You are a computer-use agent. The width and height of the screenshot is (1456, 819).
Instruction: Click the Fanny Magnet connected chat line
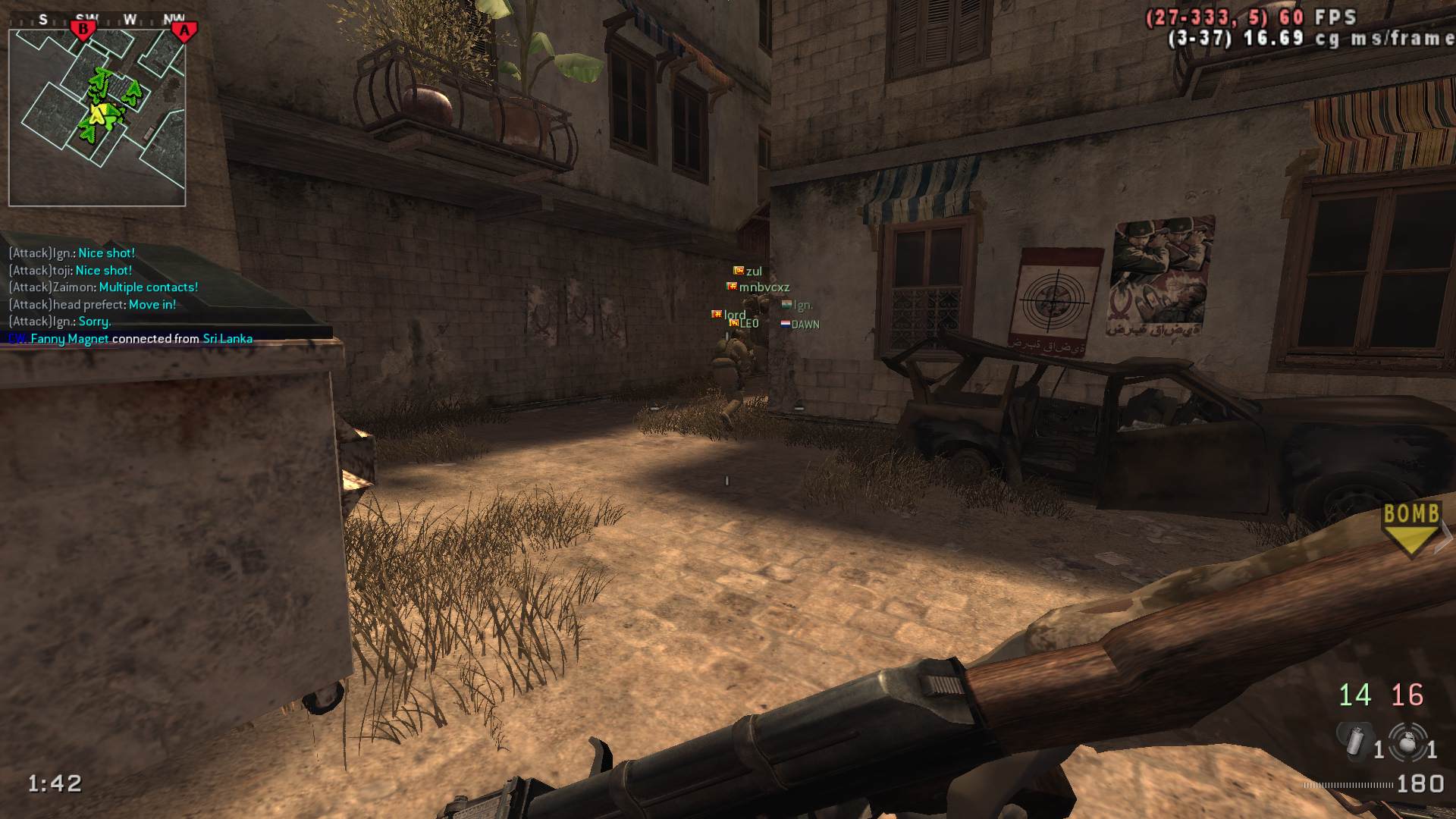pyautogui.click(x=130, y=339)
